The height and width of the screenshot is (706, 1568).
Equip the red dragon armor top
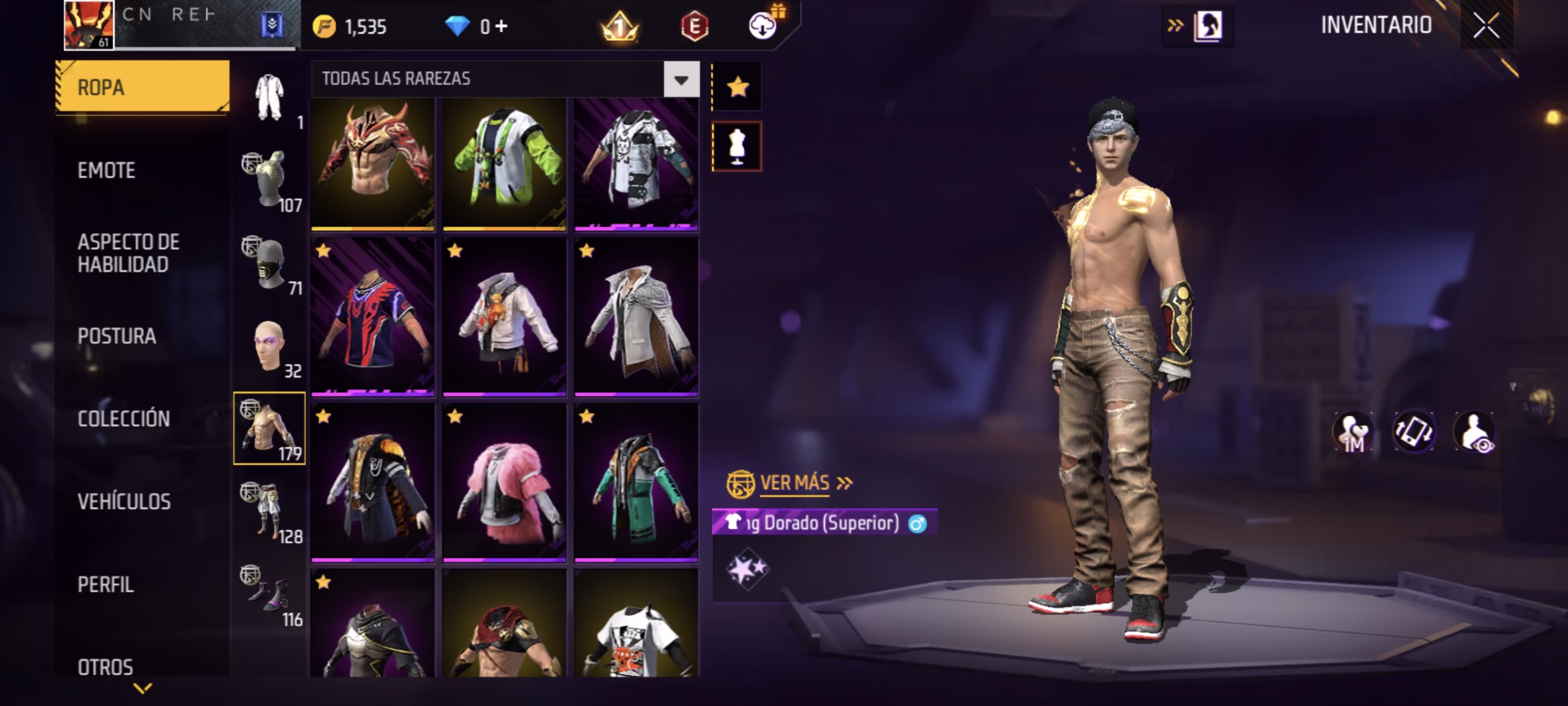point(372,164)
